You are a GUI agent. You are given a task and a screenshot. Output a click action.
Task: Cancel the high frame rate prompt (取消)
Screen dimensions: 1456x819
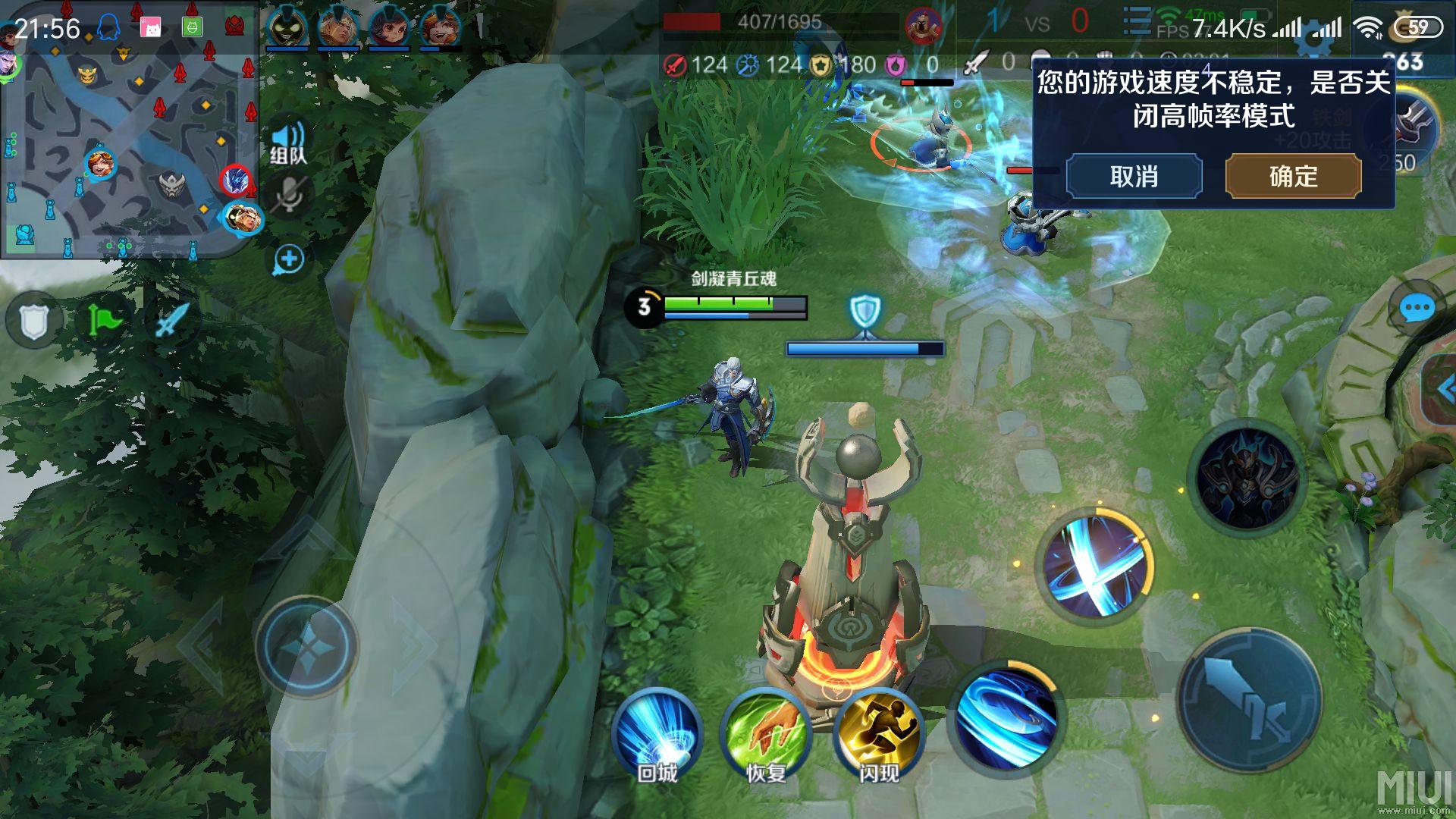pos(1134,177)
